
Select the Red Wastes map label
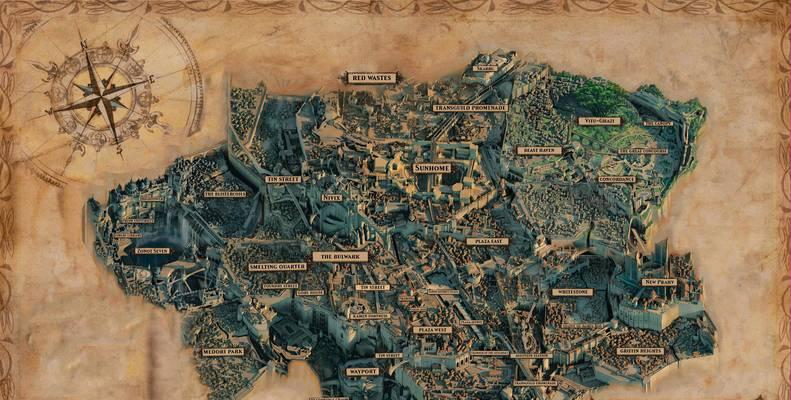point(371,77)
